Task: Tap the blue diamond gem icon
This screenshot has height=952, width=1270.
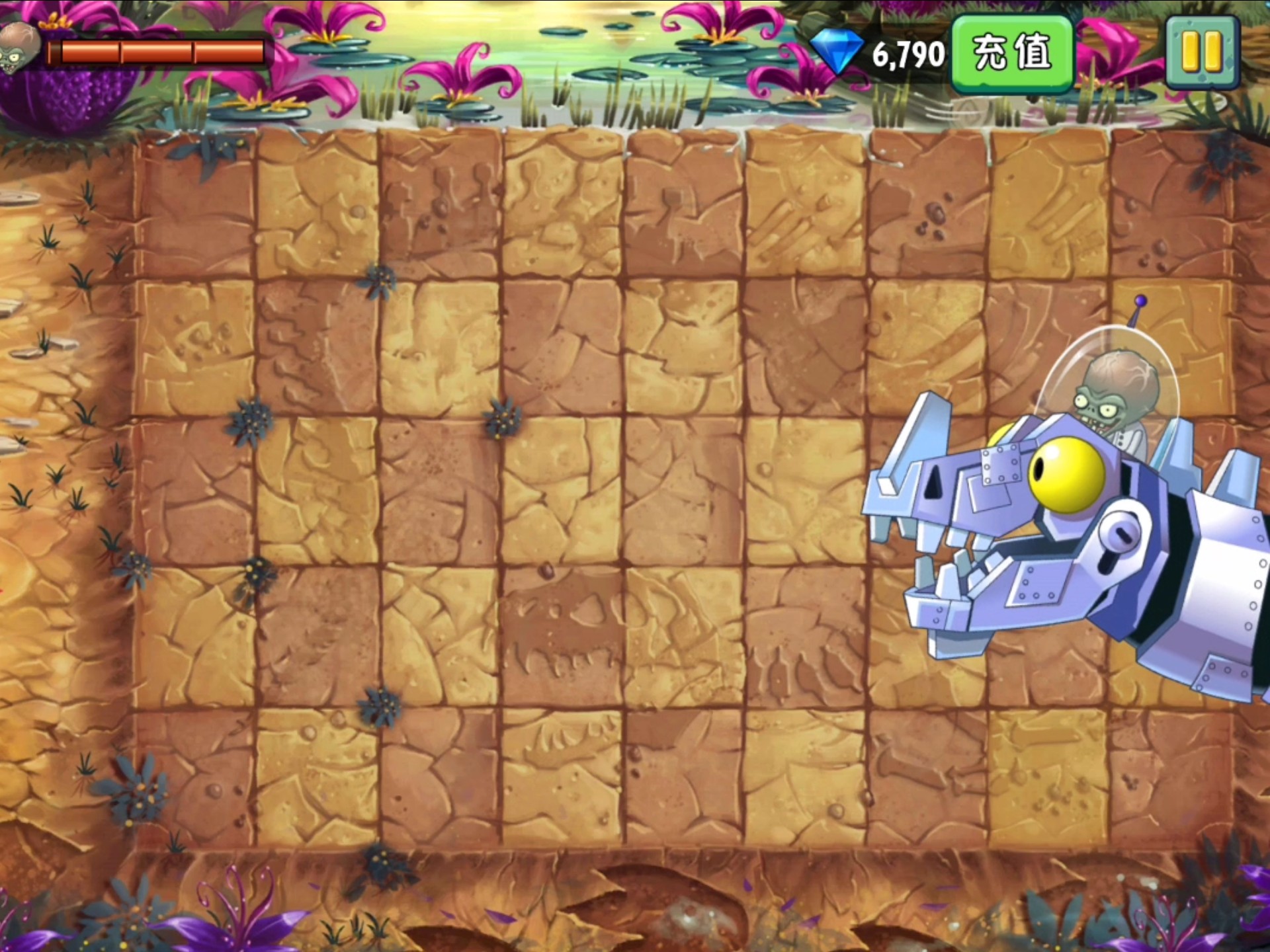Action: pyautogui.click(x=836, y=52)
